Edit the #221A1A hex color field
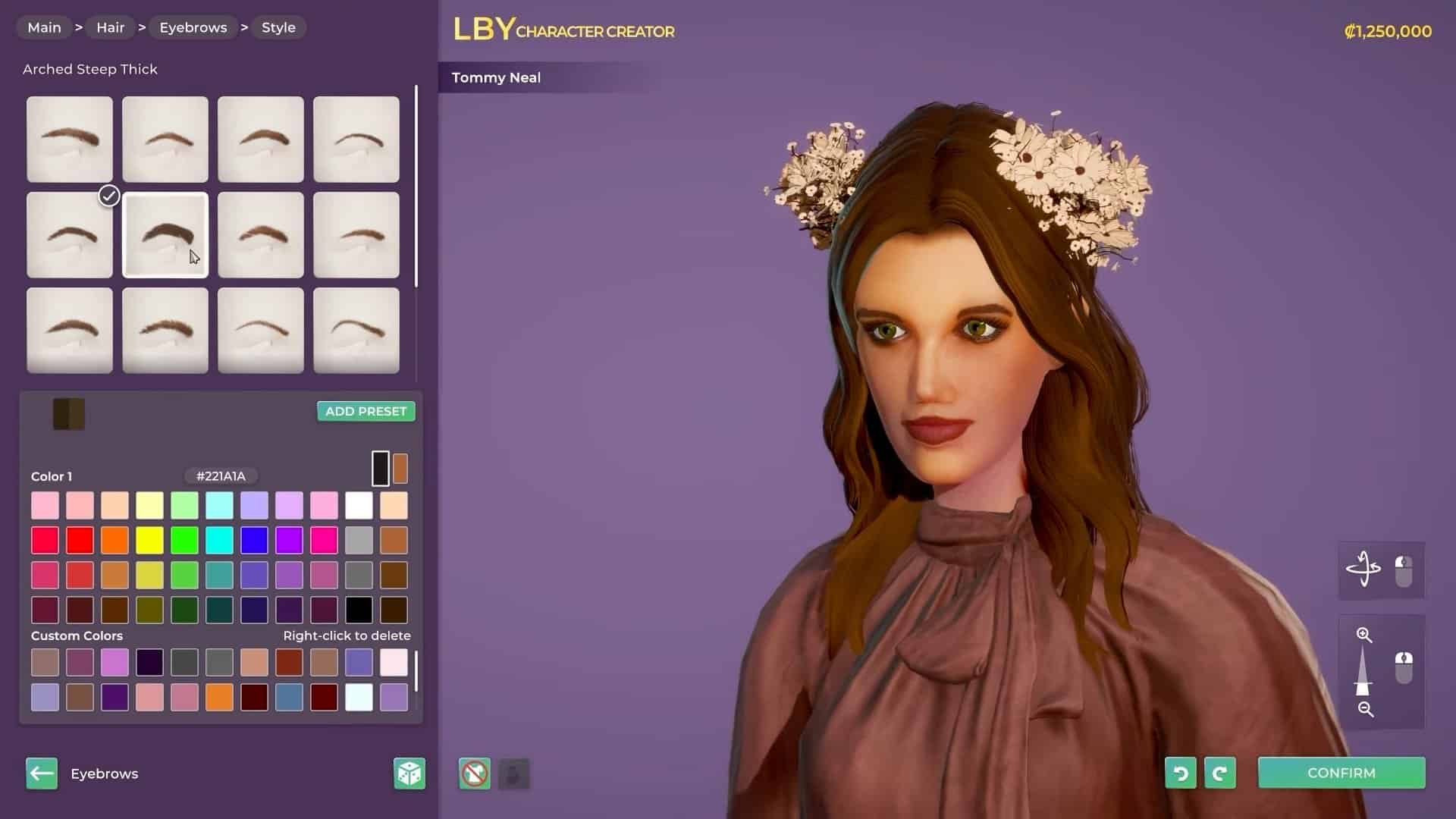This screenshot has height=819, width=1456. click(221, 476)
